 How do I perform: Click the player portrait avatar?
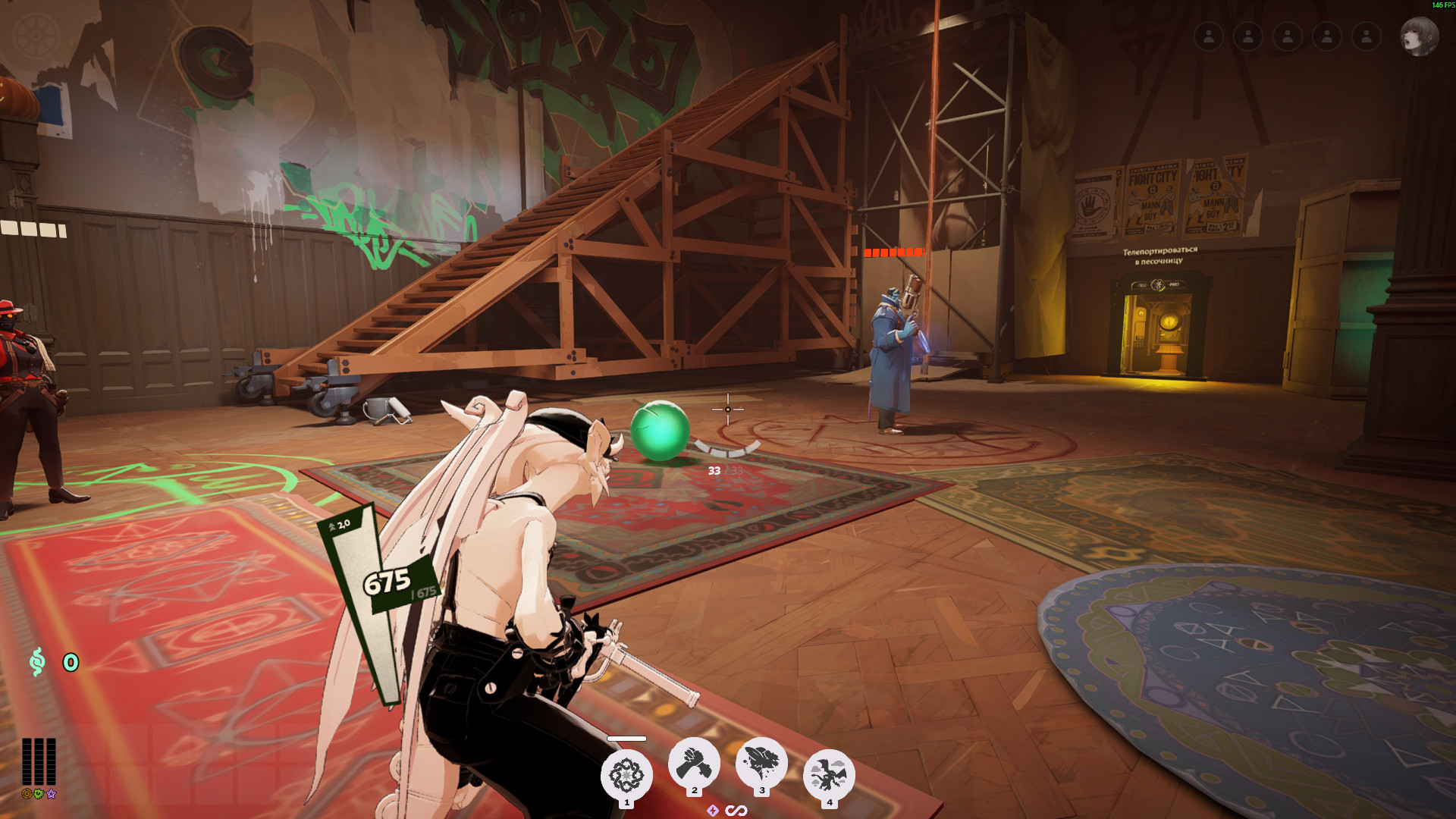1418,36
